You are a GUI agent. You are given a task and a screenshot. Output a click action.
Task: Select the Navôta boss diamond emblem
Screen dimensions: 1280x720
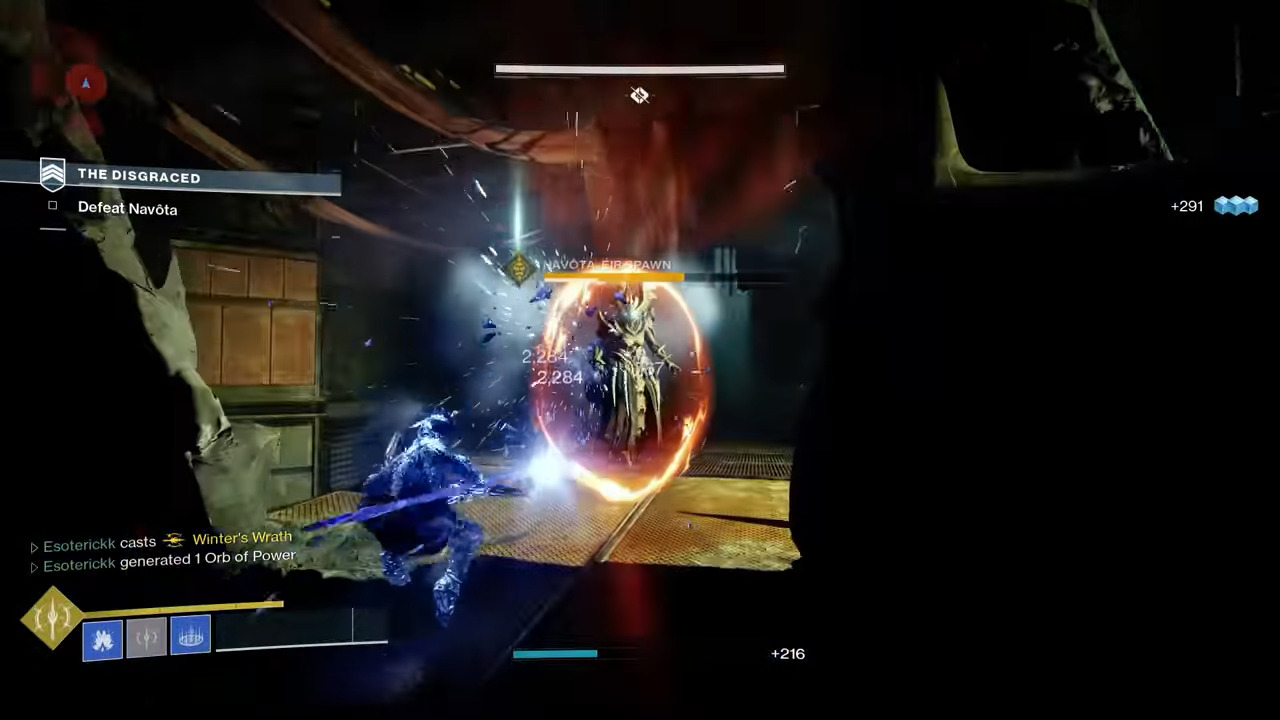coord(519,267)
